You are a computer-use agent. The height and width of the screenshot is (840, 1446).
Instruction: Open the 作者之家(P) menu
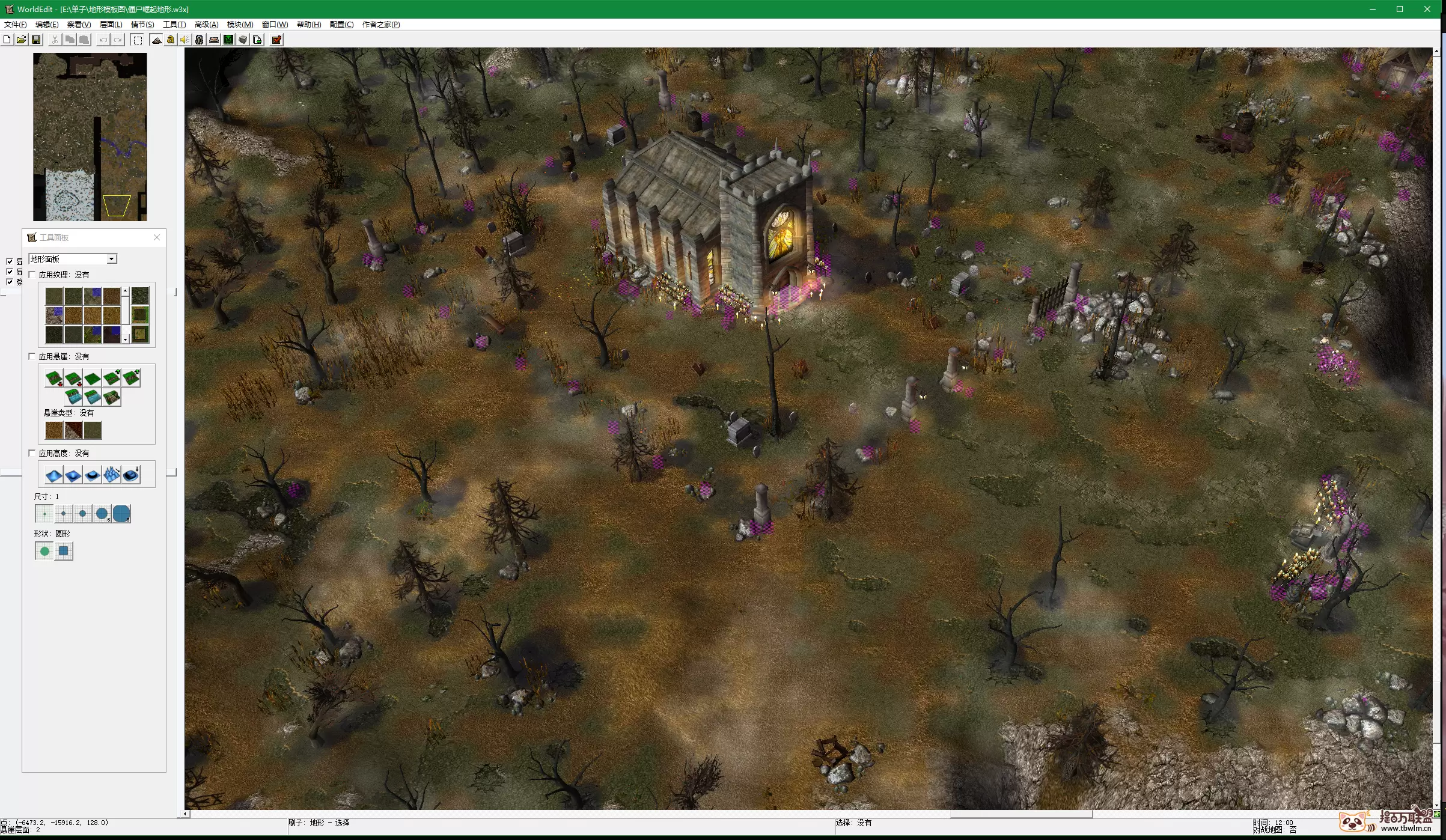(x=380, y=25)
